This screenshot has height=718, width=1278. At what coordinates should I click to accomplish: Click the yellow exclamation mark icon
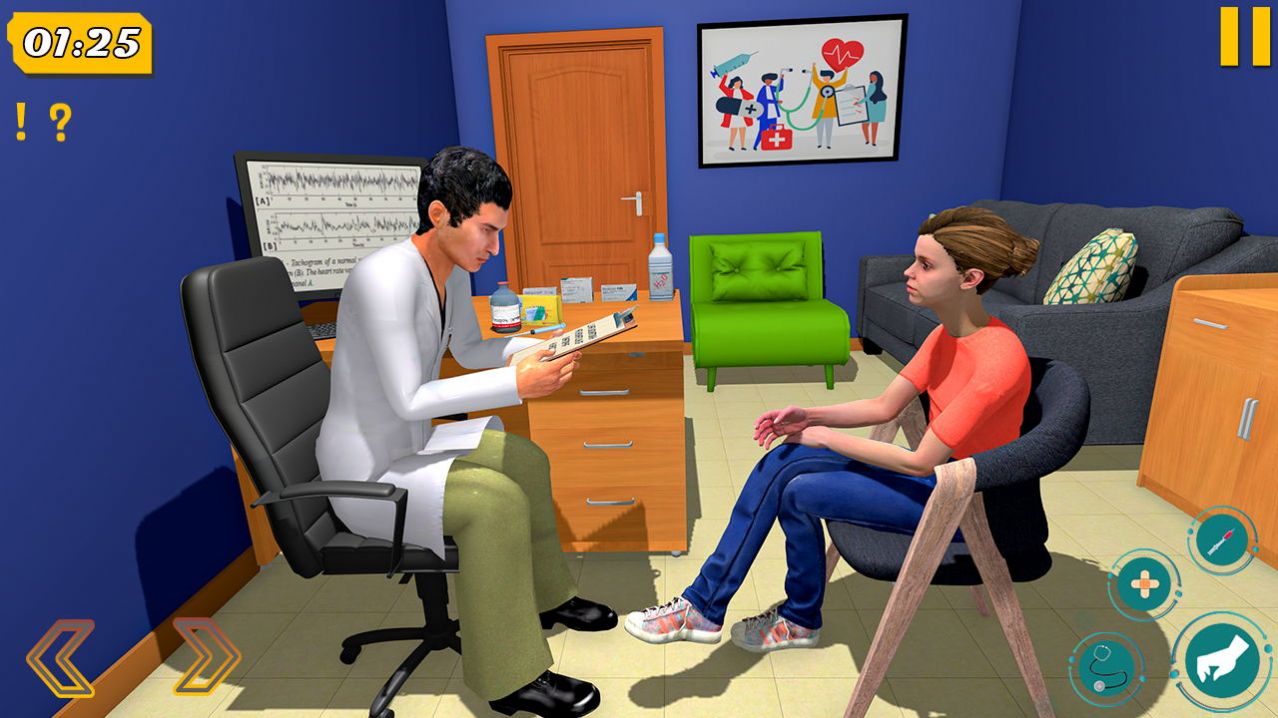click(21, 122)
